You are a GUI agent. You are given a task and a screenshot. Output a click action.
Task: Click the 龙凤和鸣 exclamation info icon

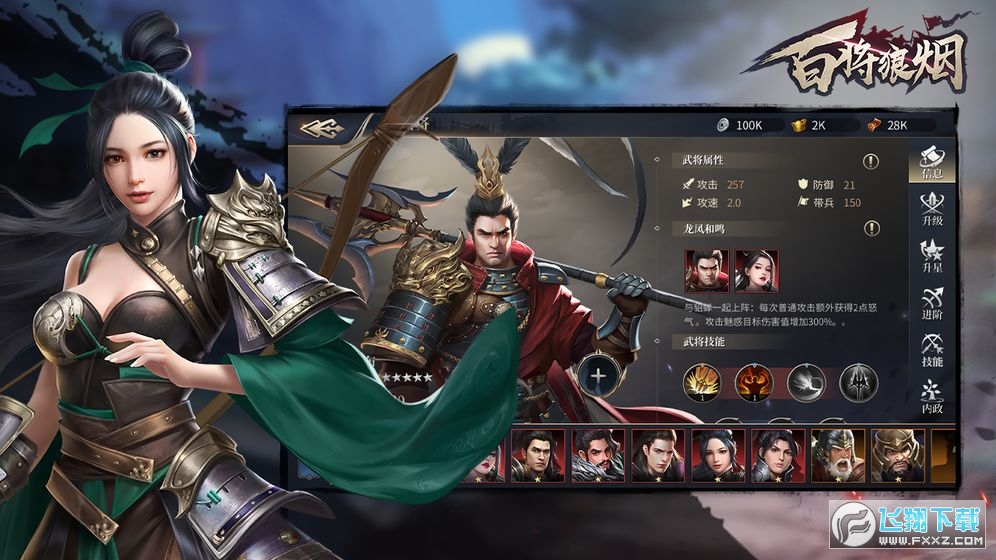point(871,229)
